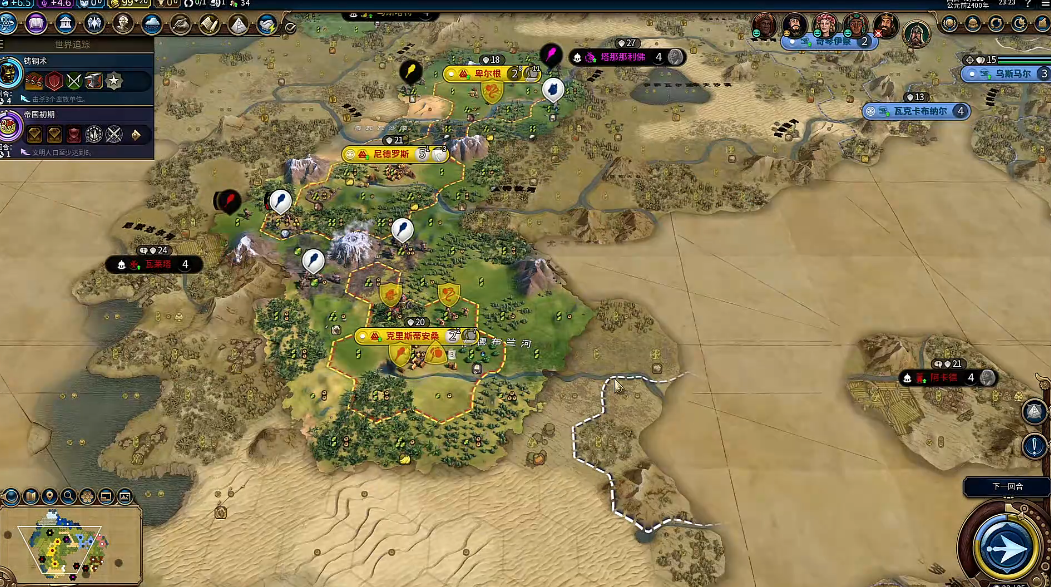The width and height of the screenshot is (1051, 587).
Task: Click the minimap
Action: pos(70,538)
